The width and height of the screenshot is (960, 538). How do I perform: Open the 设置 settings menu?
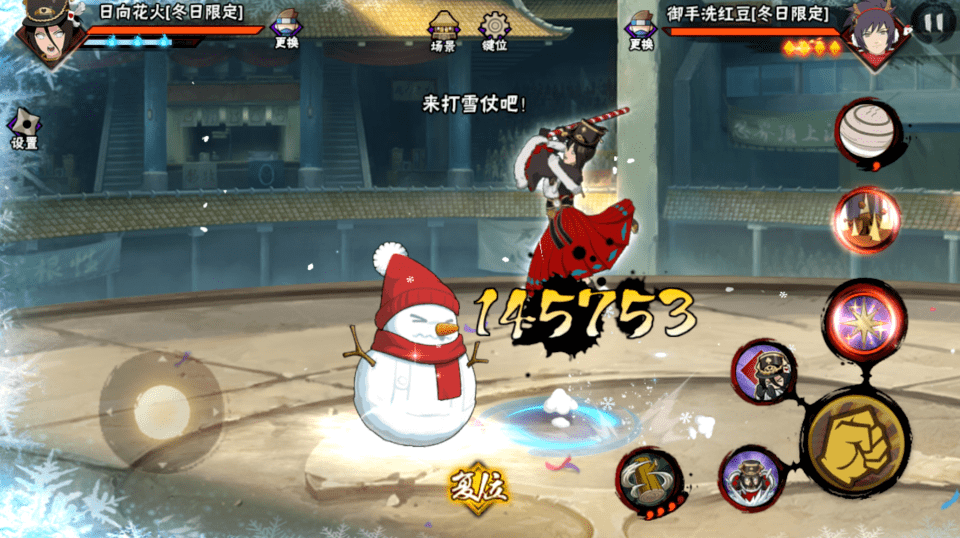coord(24,129)
